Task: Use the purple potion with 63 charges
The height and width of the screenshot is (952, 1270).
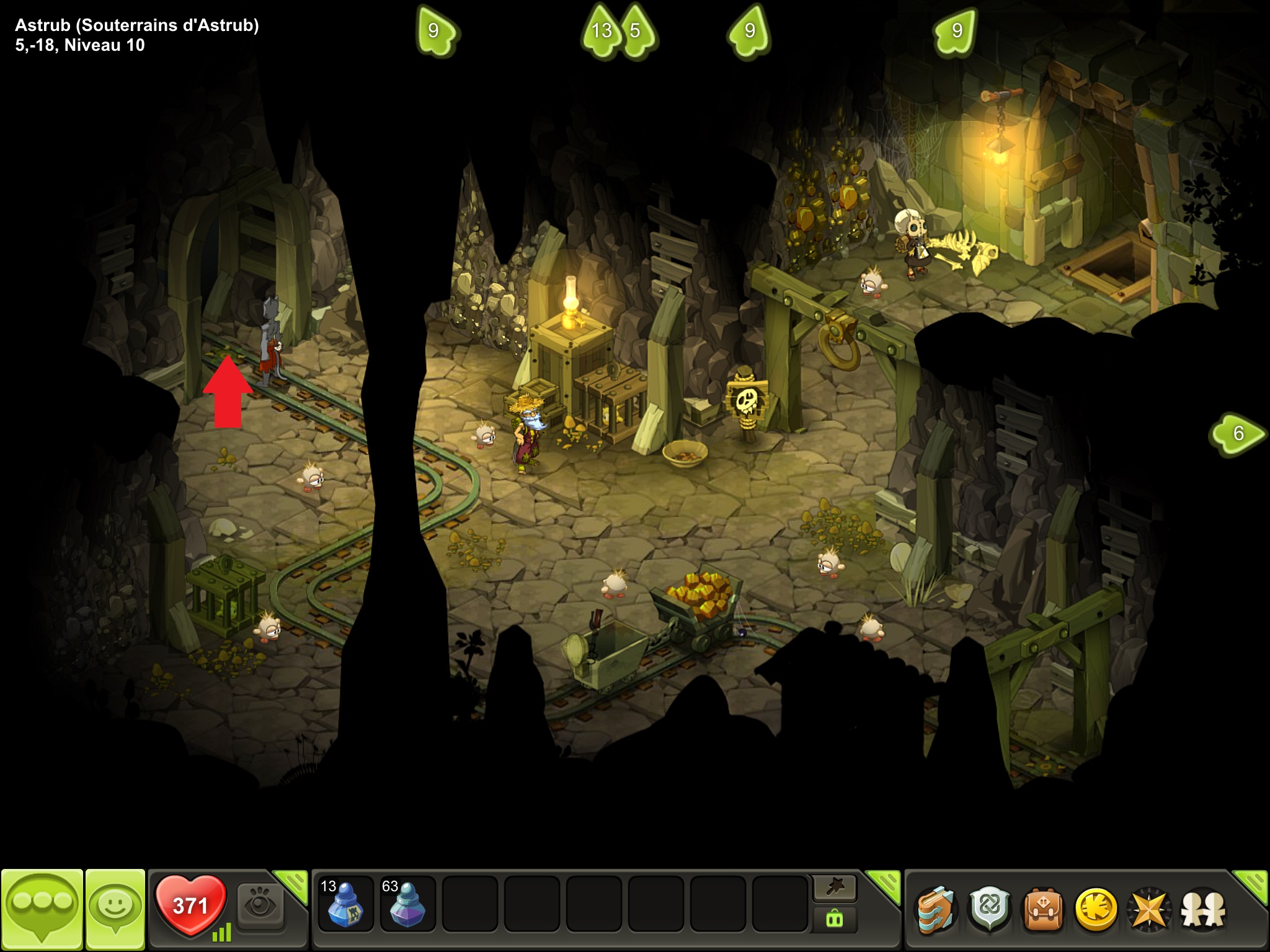Action: click(407, 904)
